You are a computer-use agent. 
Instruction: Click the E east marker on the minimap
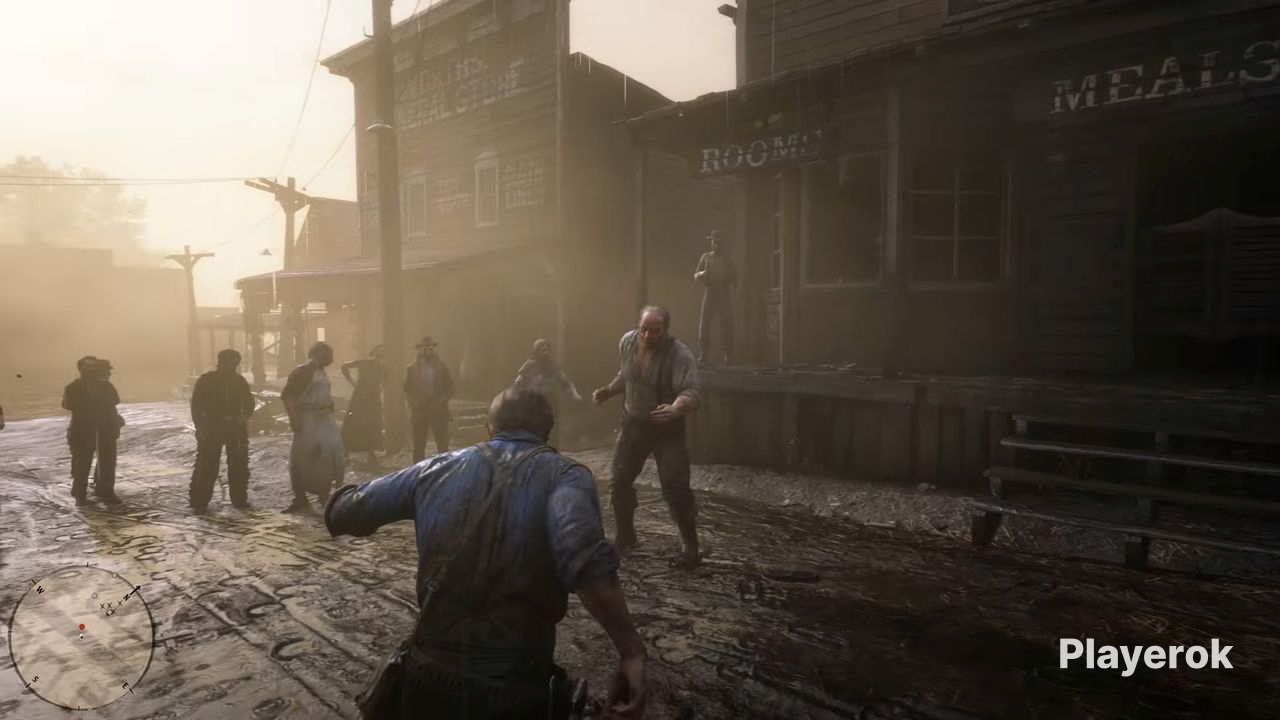pos(126,686)
